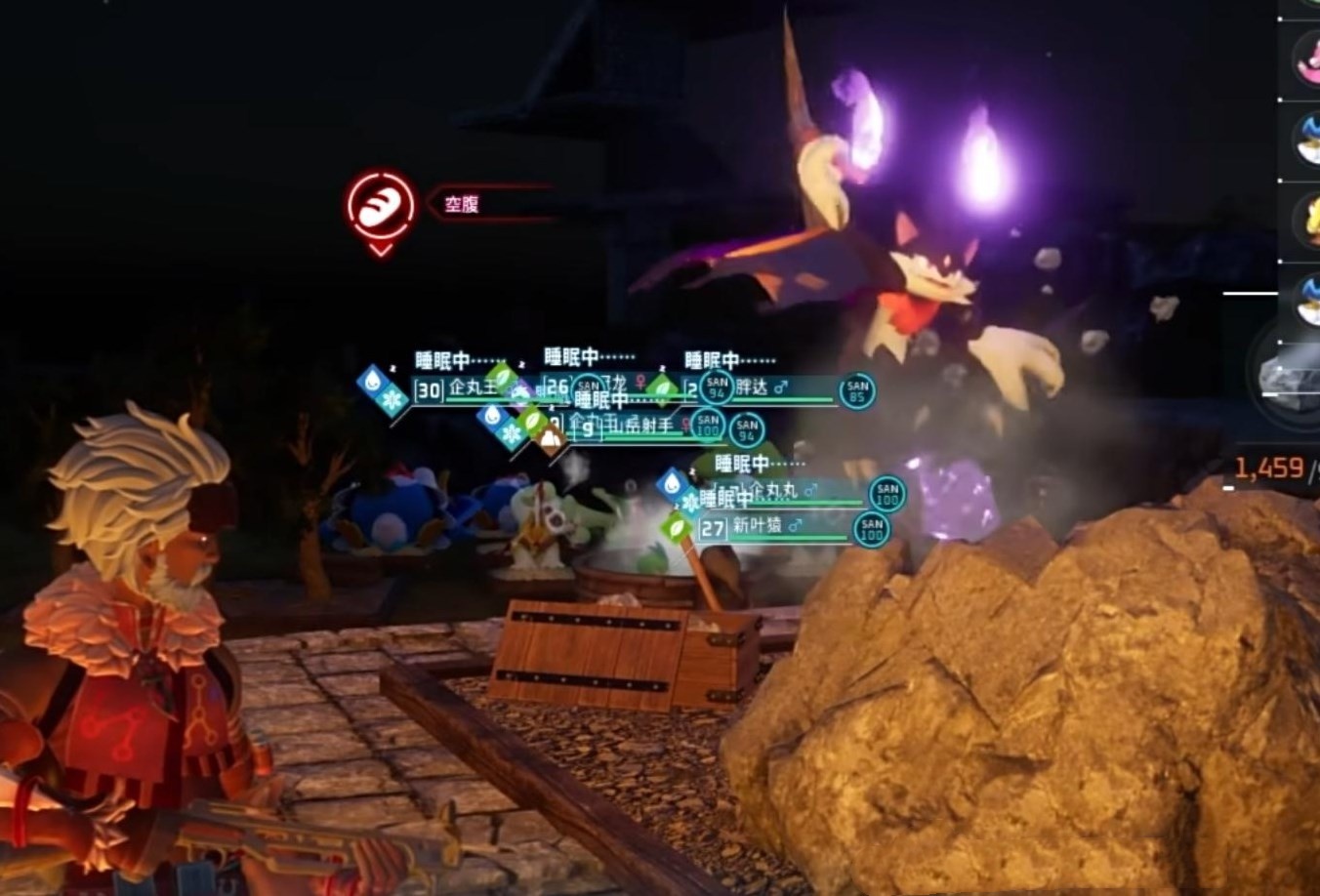Click the SAN 100 indicator for 新叶猿

(875, 528)
